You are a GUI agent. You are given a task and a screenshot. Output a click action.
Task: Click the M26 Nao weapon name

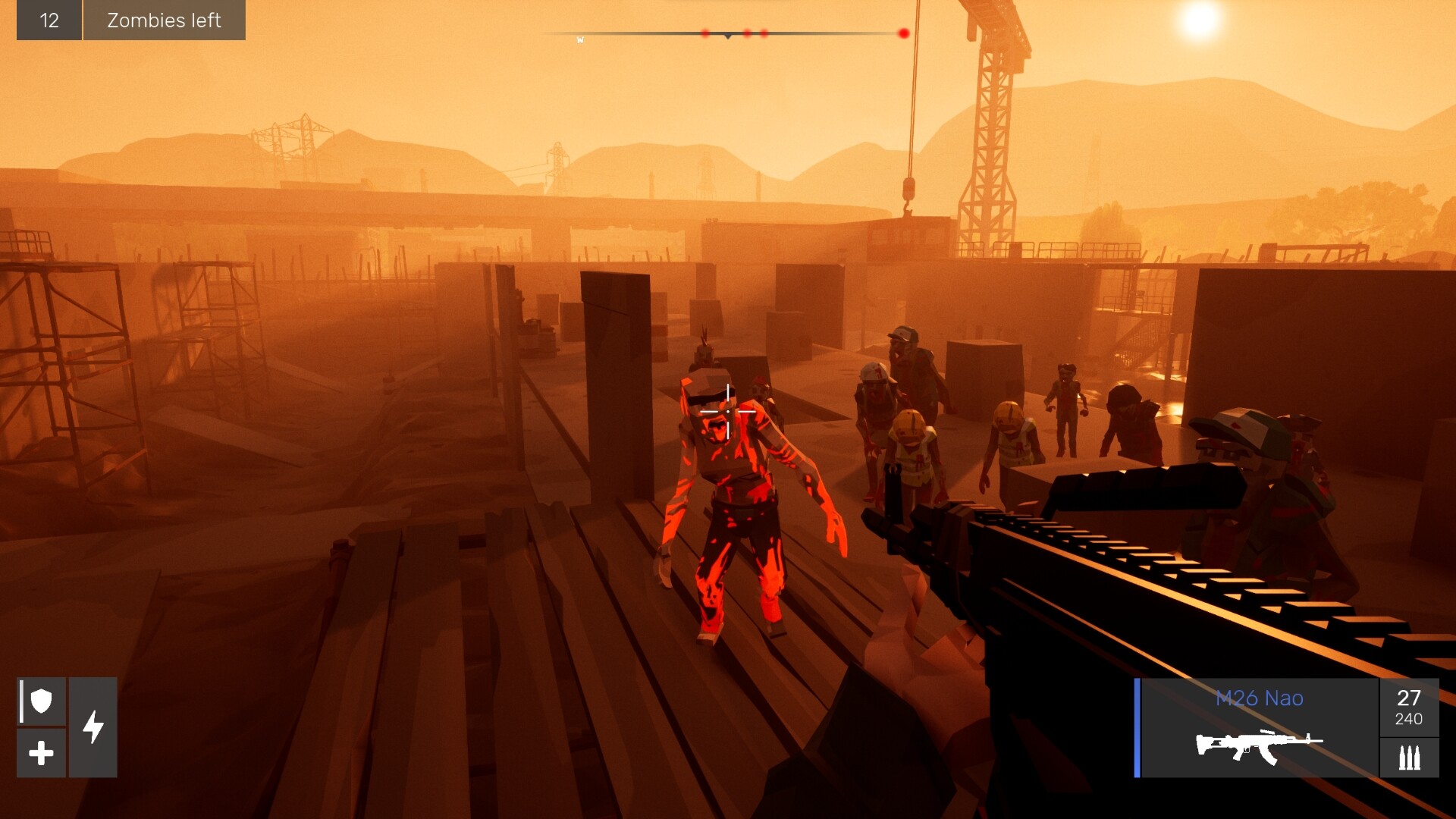1259,698
